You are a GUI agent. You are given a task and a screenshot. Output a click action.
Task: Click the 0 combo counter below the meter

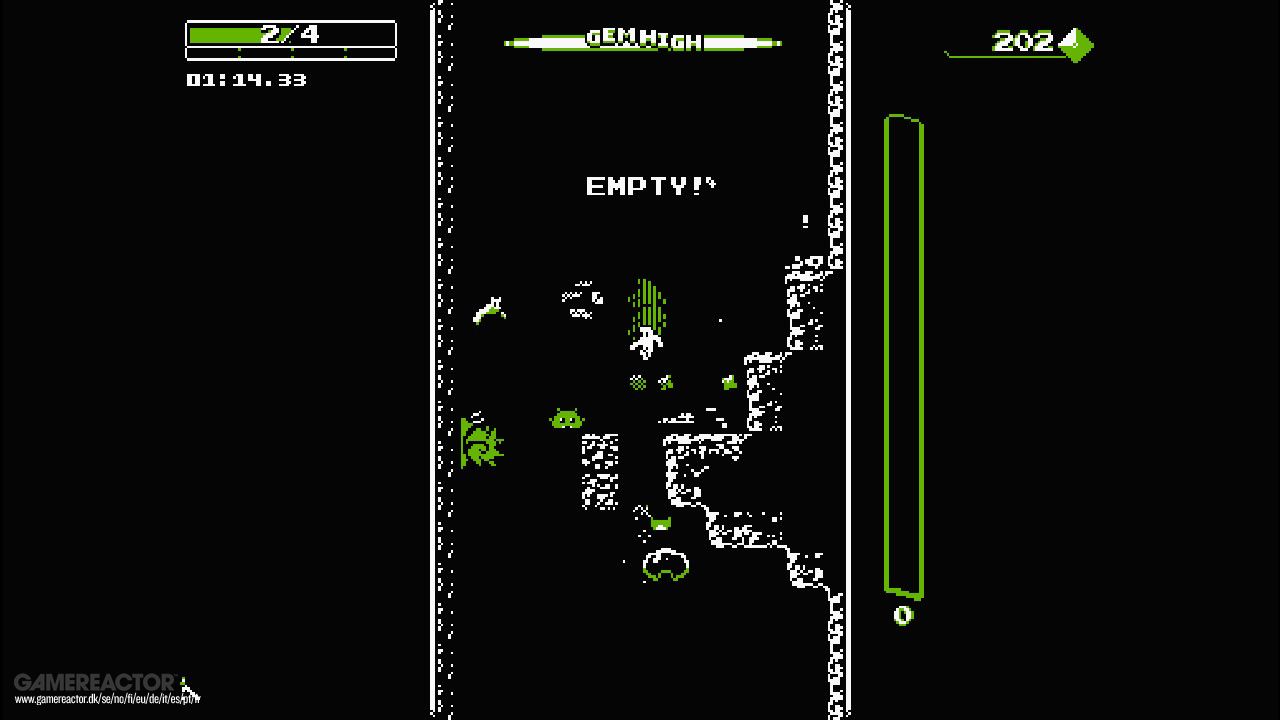(901, 616)
